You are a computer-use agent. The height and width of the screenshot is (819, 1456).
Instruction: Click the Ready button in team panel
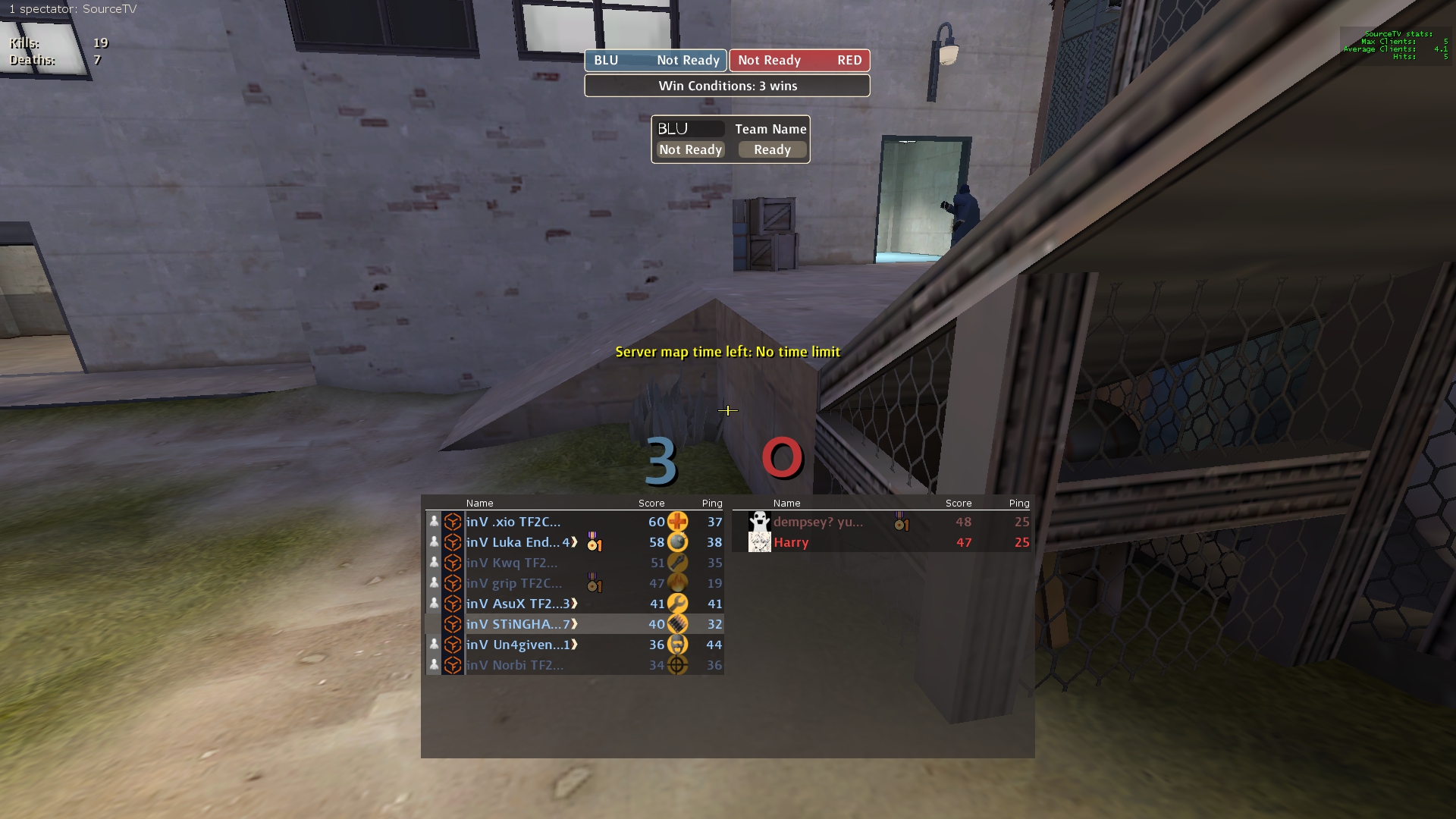coord(772,150)
